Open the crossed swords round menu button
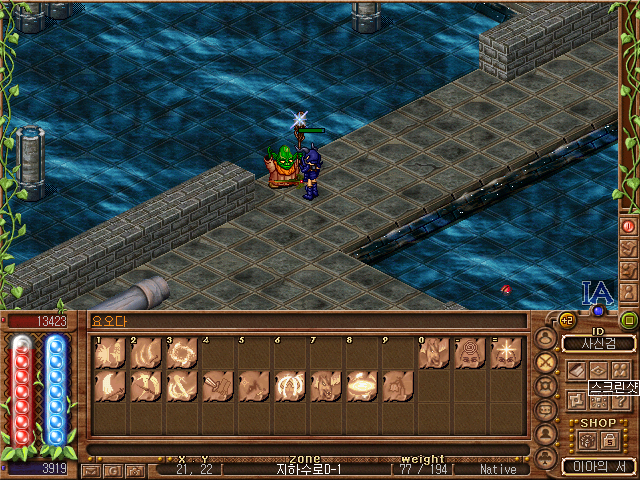The image size is (640, 480). point(546,362)
